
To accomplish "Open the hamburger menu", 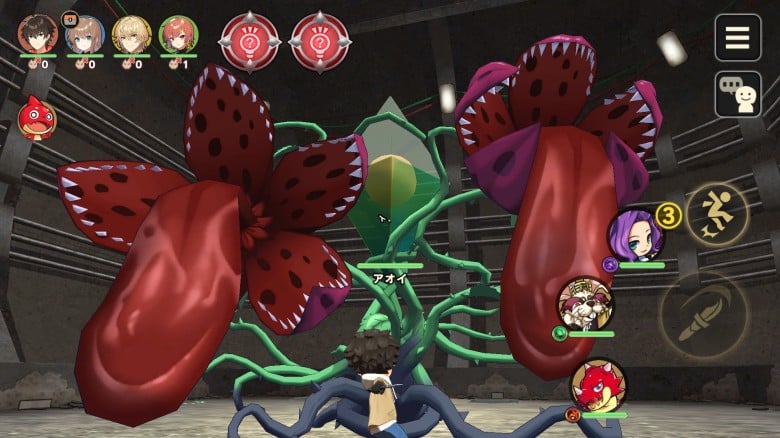I will click(x=737, y=38).
